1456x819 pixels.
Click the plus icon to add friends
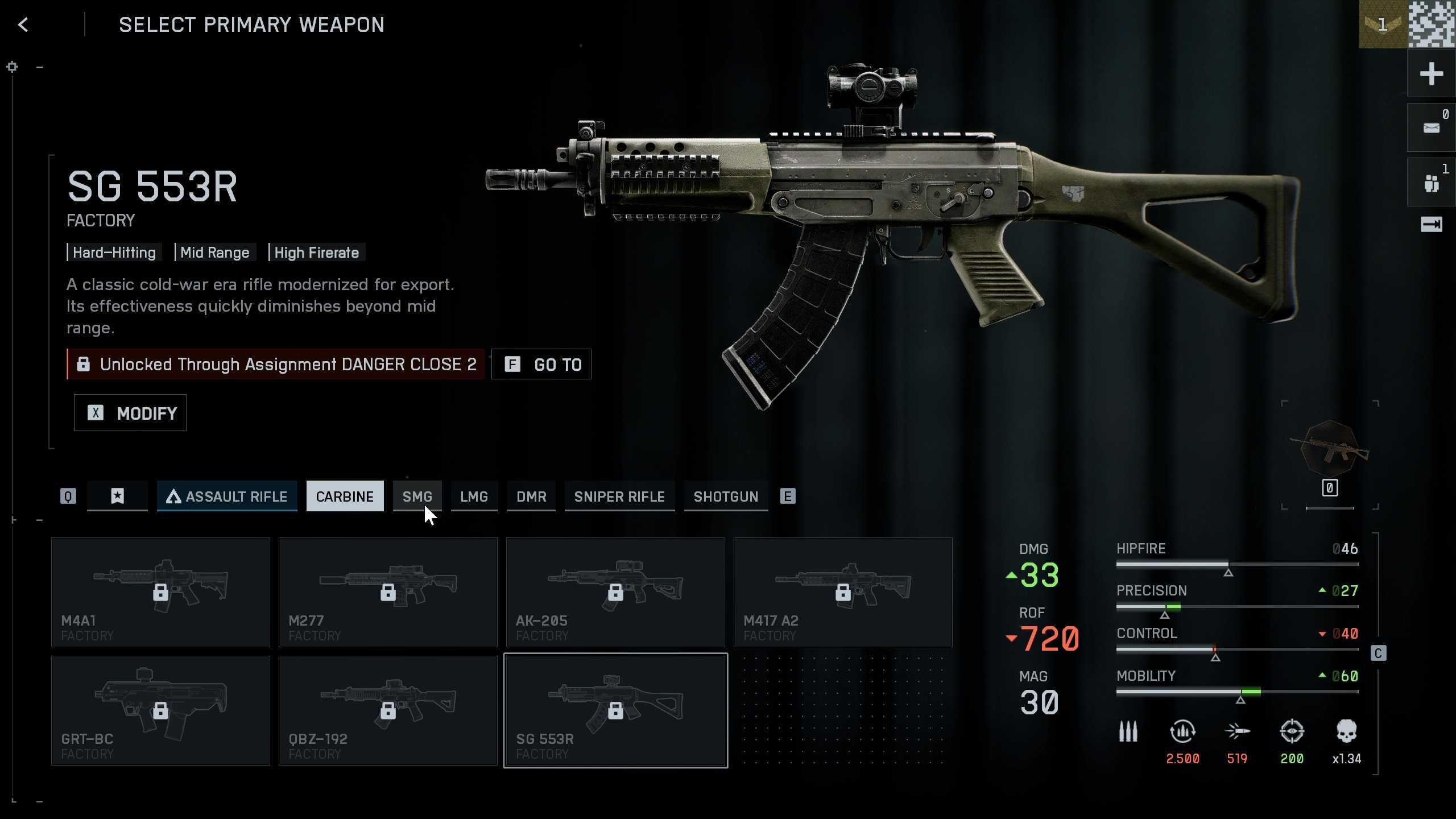1432,74
